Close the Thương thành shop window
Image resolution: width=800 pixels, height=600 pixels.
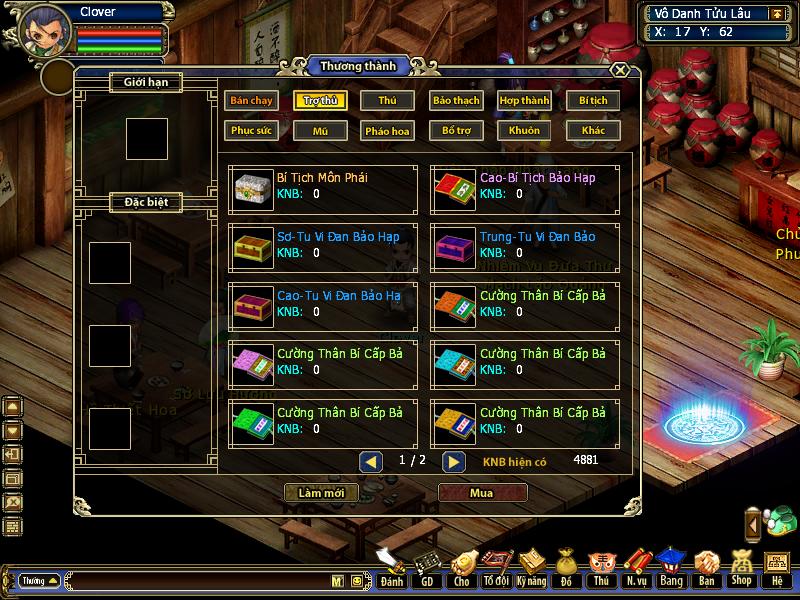click(x=620, y=70)
